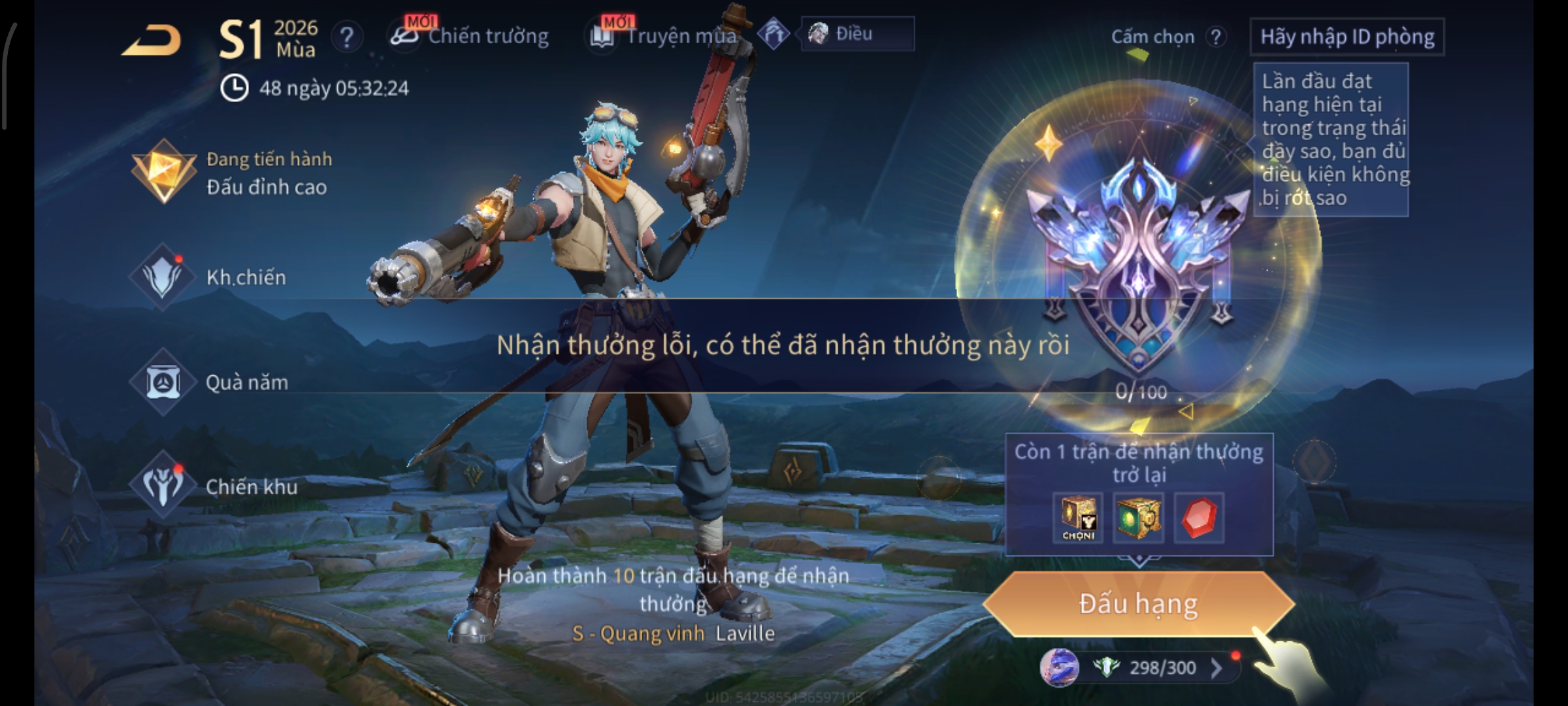Select the Điều player tag
The width and height of the screenshot is (1568, 706).
pos(856,34)
